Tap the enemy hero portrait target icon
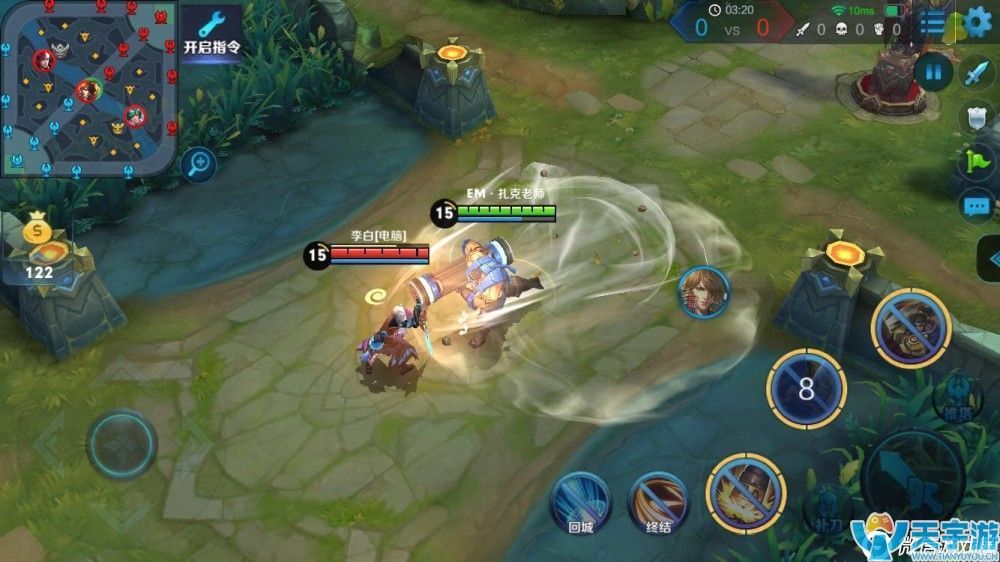1000x562 pixels. point(703,292)
